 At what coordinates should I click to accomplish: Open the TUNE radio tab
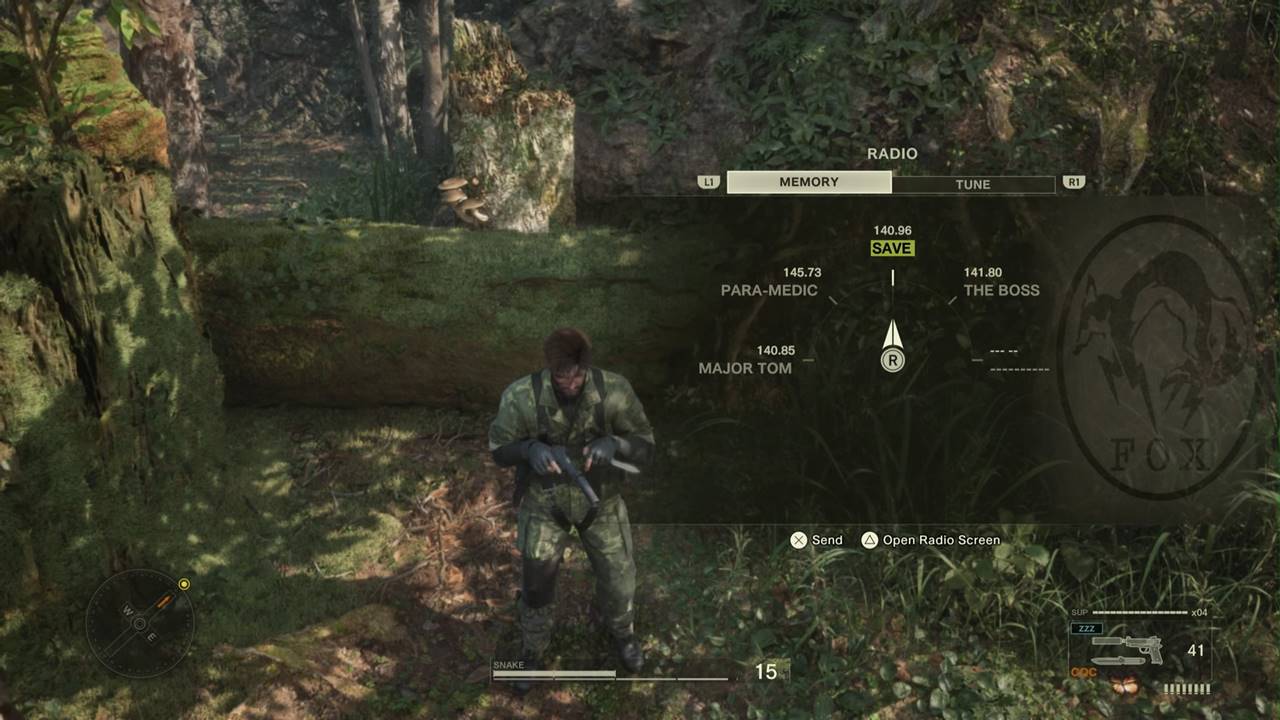[972, 184]
